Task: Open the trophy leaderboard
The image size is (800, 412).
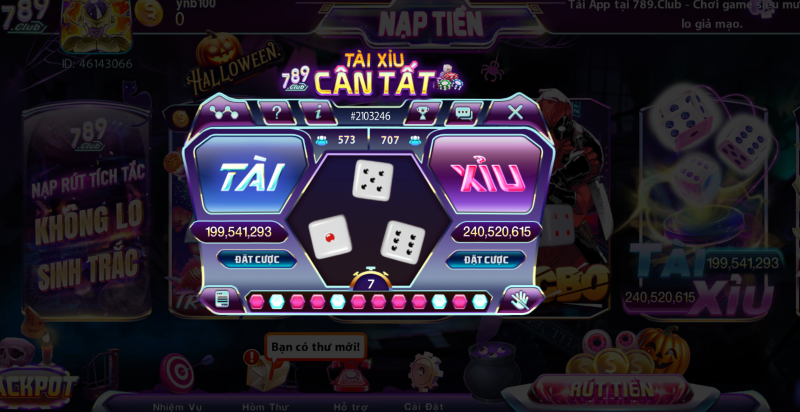Action: (423, 113)
